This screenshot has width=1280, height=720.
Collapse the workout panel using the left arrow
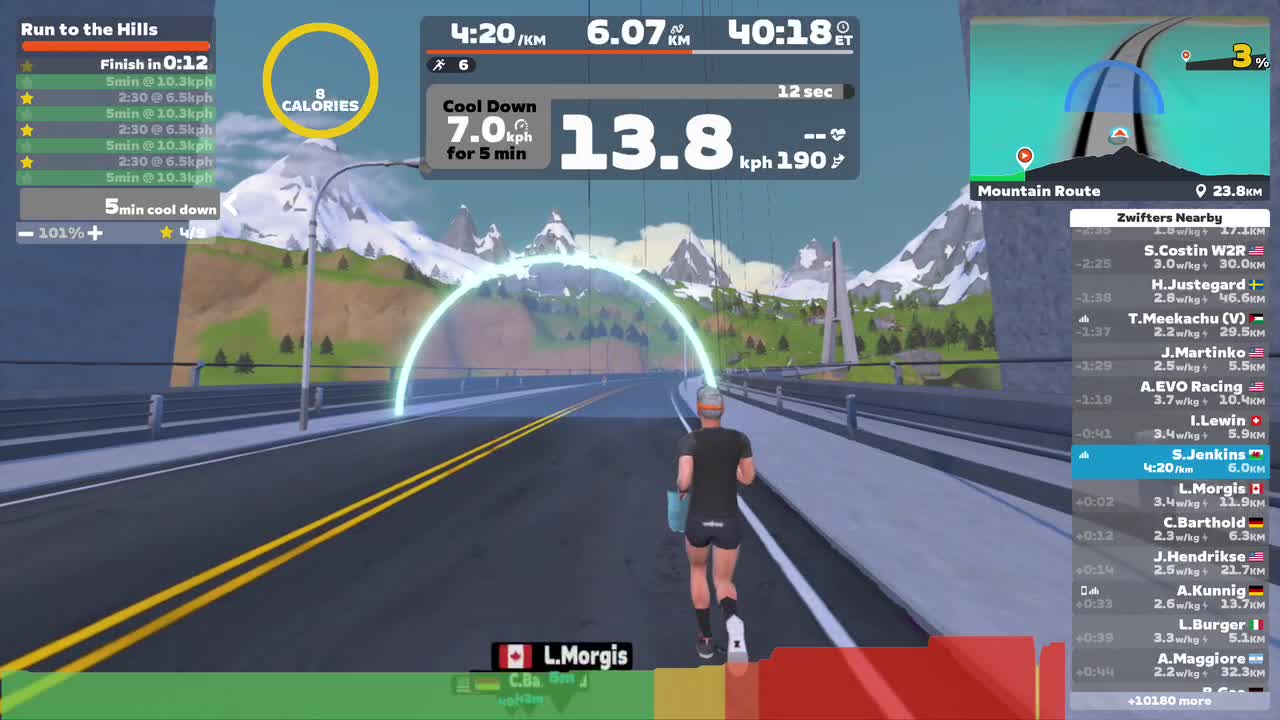click(x=229, y=205)
